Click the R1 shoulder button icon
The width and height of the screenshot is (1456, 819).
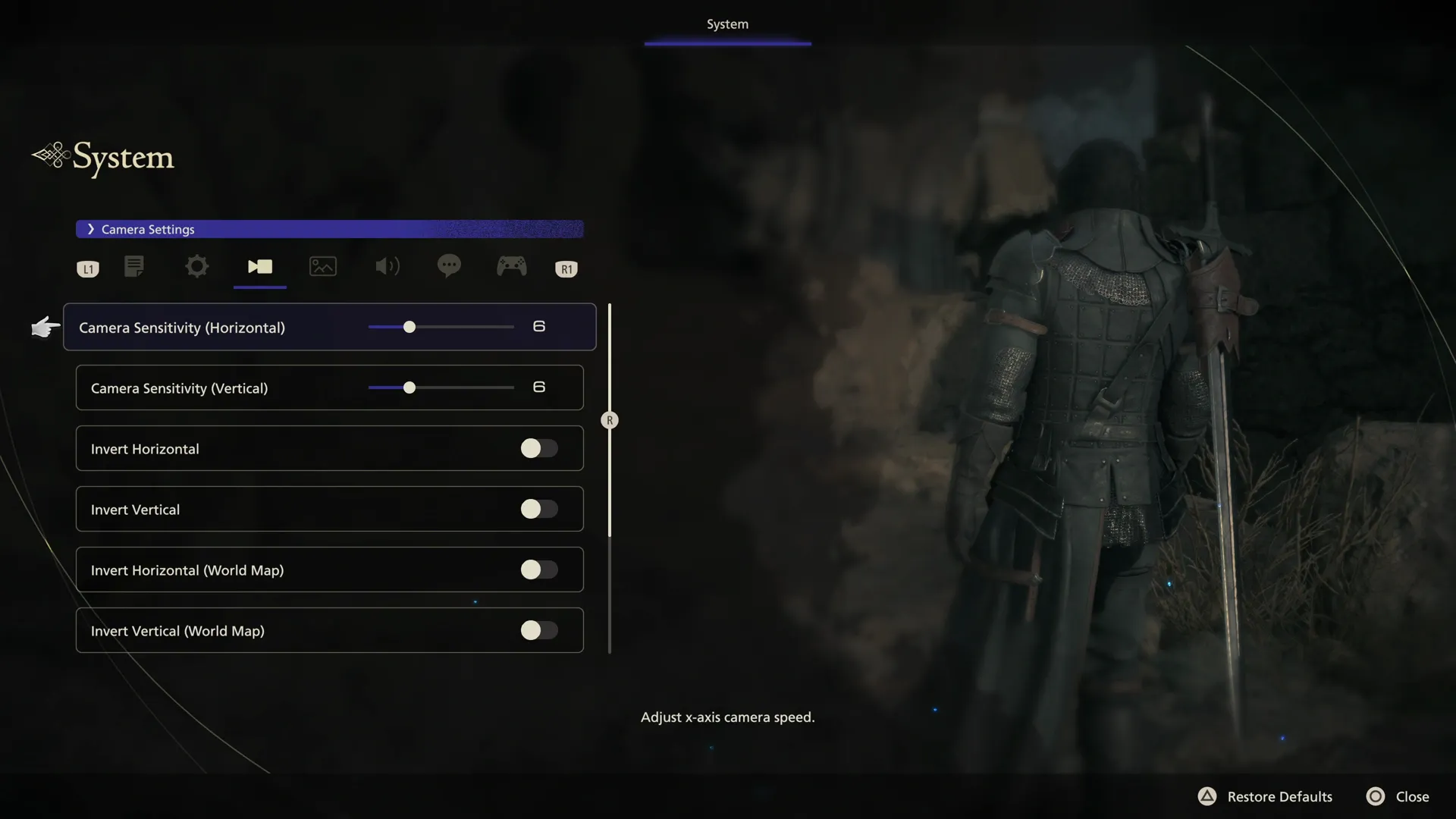566,268
